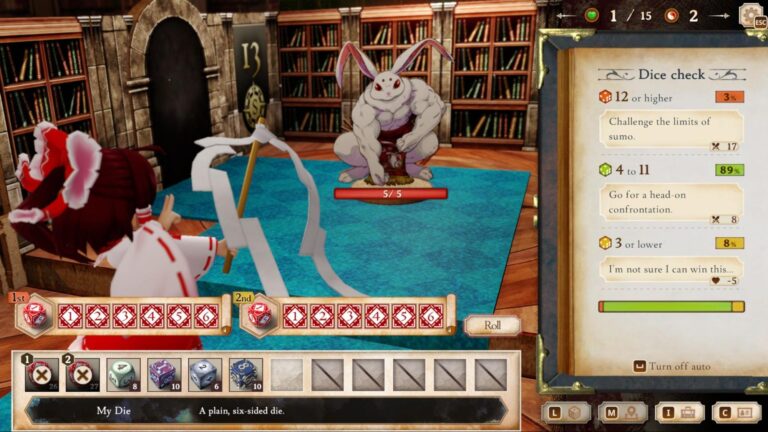Image resolution: width=768 pixels, height=432 pixels.
Task: Select the '12 or higher' dice check outcome
Action: pyautogui.click(x=671, y=122)
